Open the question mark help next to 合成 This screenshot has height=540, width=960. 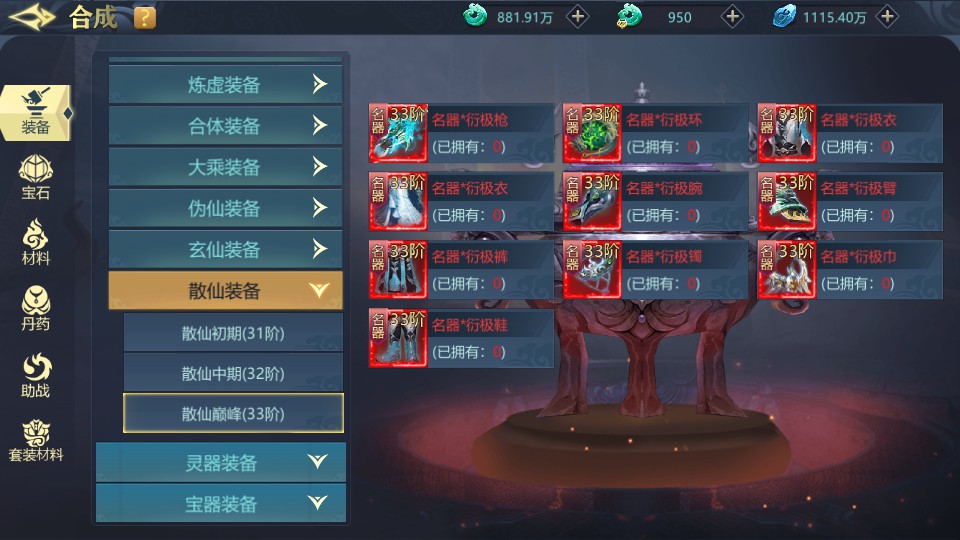144,17
